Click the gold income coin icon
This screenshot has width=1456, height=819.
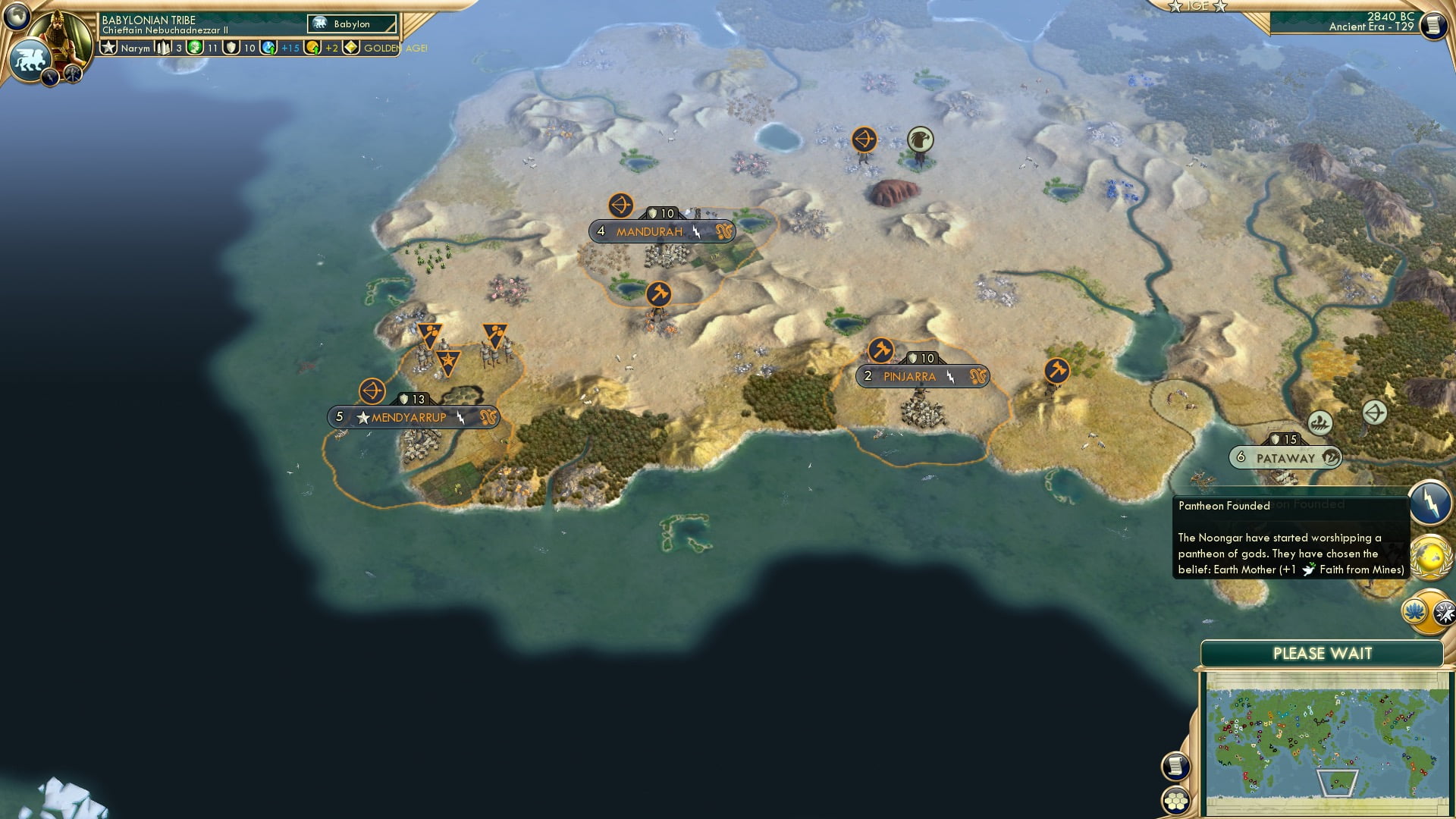(313, 48)
